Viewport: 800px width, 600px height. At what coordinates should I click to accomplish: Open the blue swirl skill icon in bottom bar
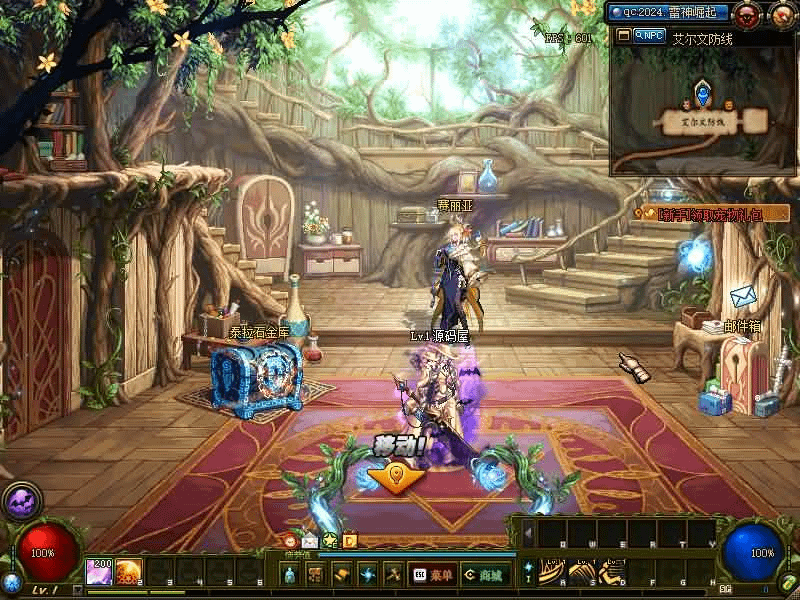pyautogui.click(x=367, y=575)
